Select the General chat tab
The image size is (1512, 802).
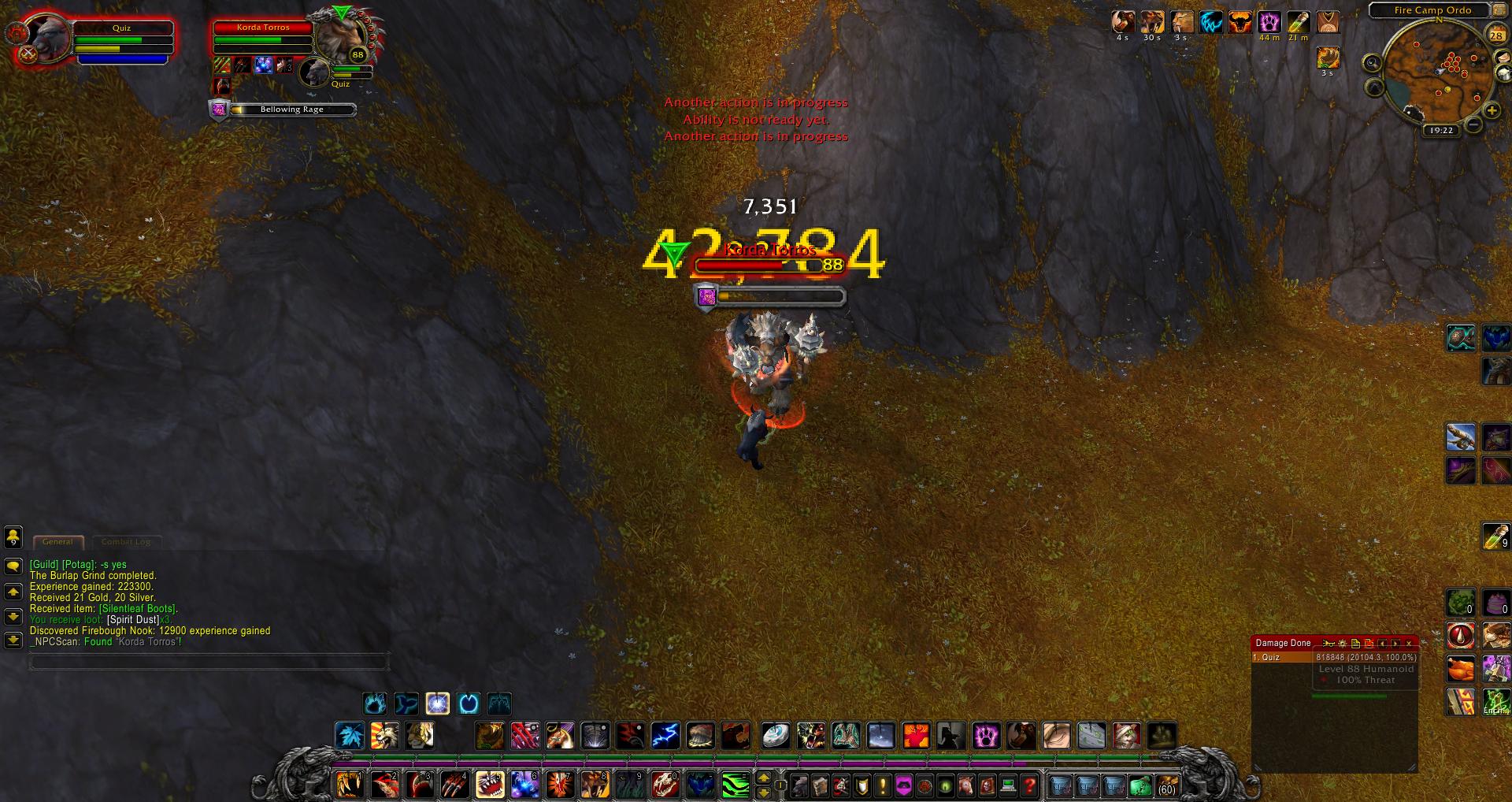pos(57,542)
